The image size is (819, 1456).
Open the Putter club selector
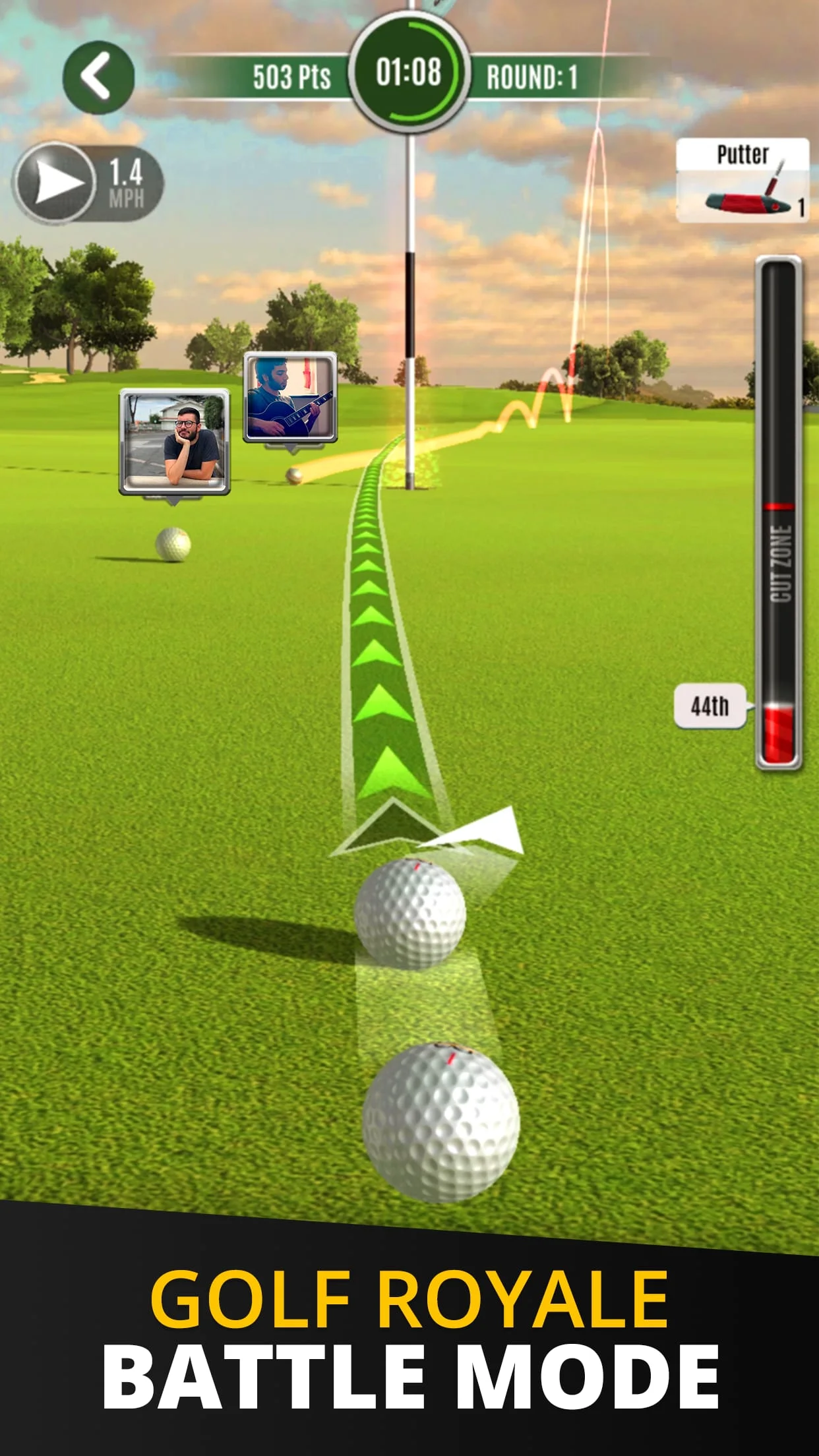[743, 180]
